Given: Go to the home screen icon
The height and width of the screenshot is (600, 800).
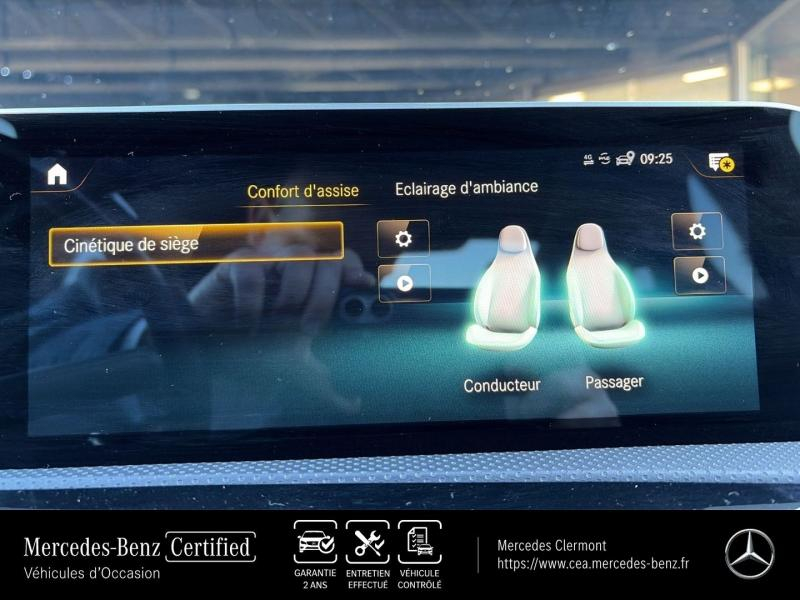Looking at the screenshot, I should coord(57,174).
